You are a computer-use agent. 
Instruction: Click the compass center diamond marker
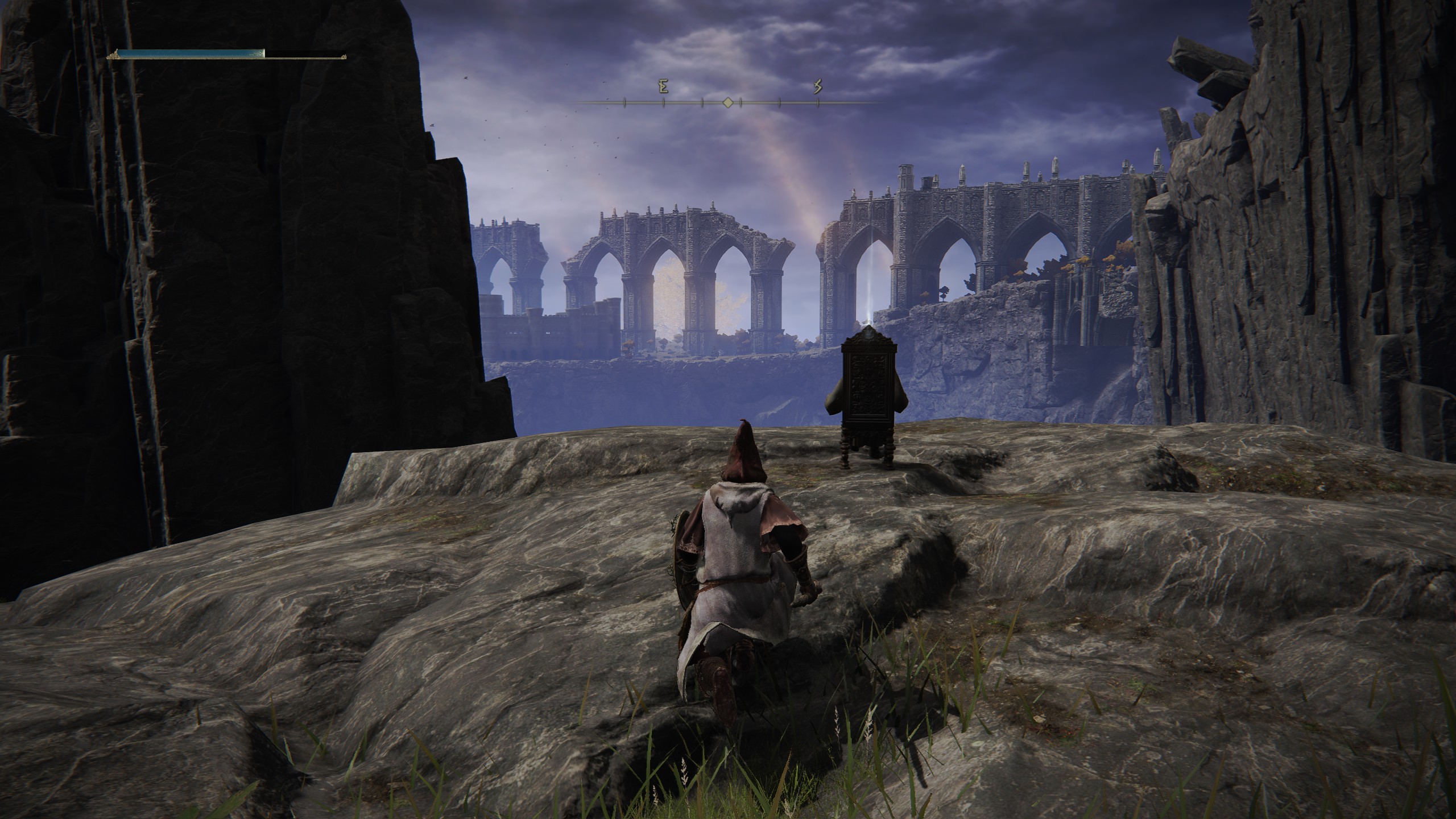(727, 102)
